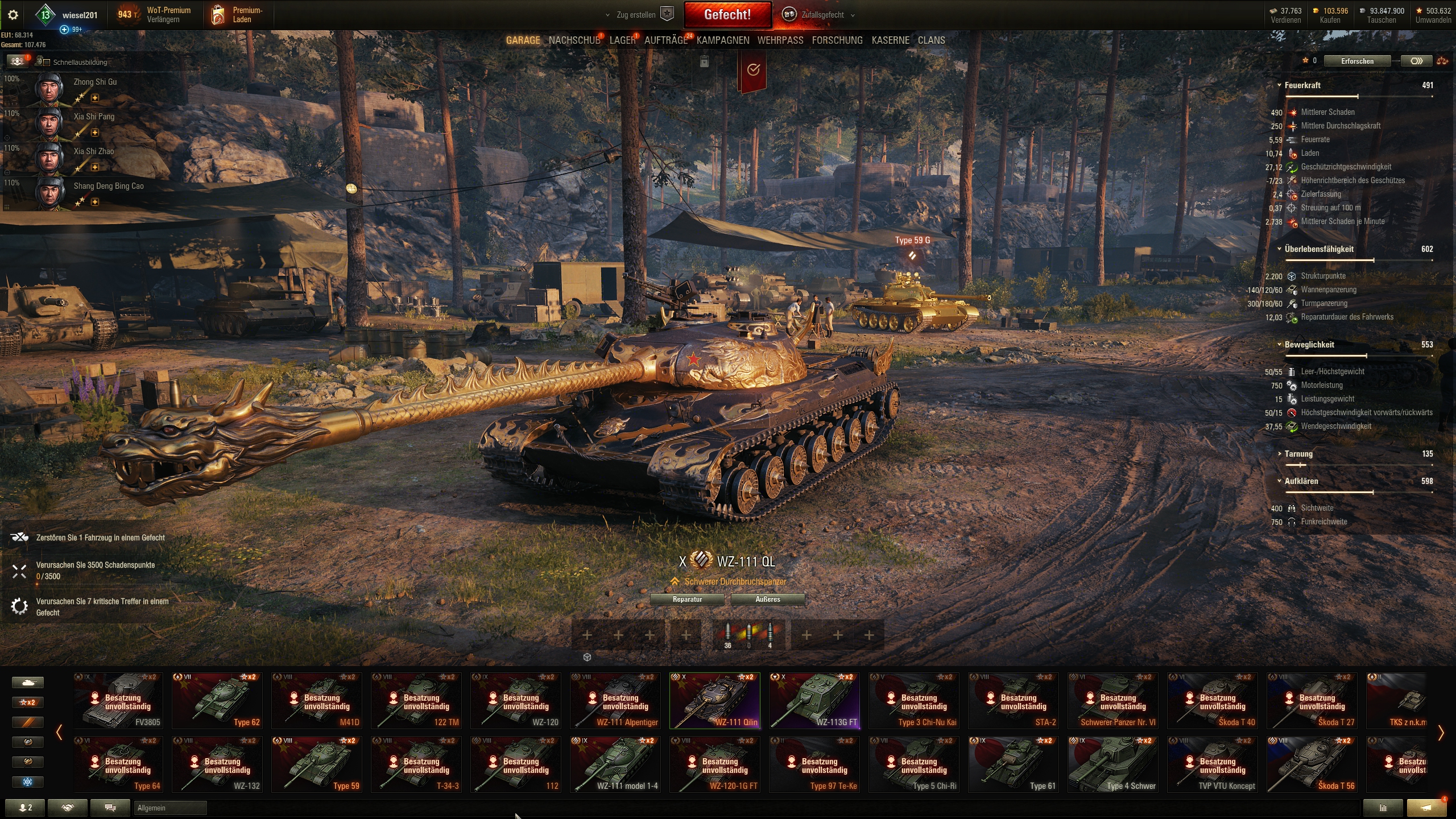Toggle the elite vehicle ribbon filter

pyautogui.click(x=27, y=722)
